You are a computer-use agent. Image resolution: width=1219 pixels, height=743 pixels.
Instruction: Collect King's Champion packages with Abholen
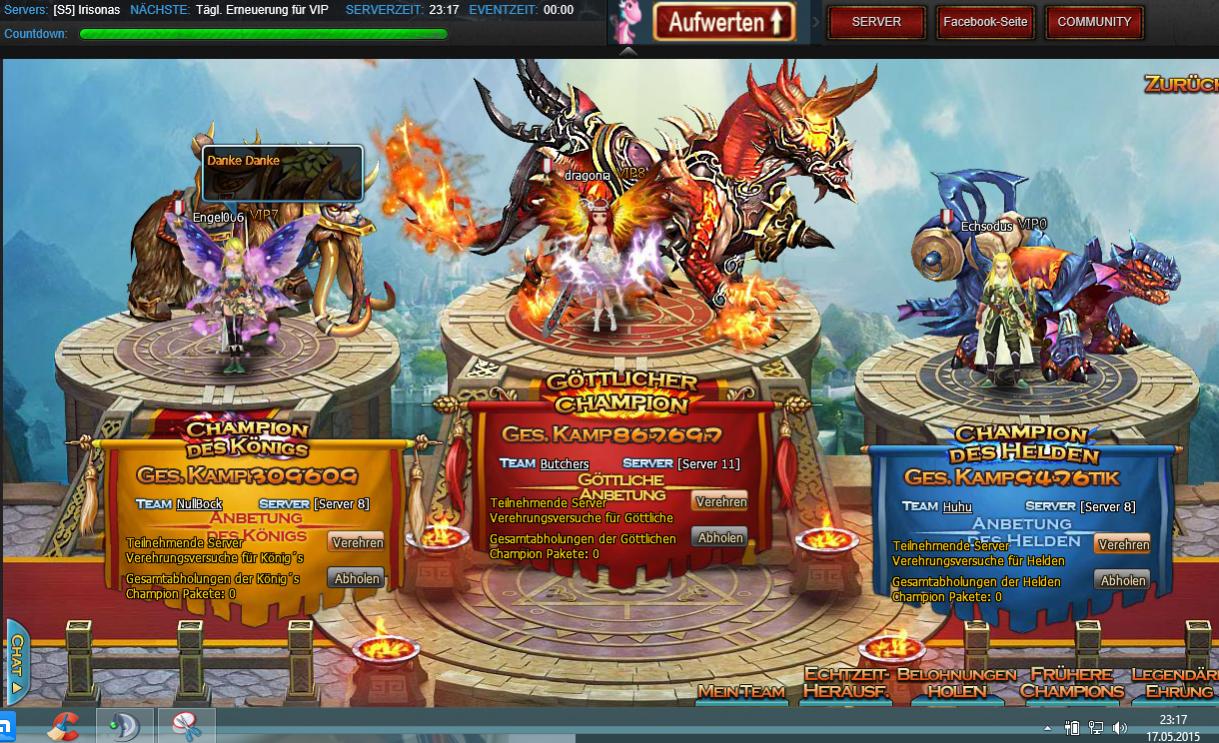pyautogui.click(x=356, y=578)
